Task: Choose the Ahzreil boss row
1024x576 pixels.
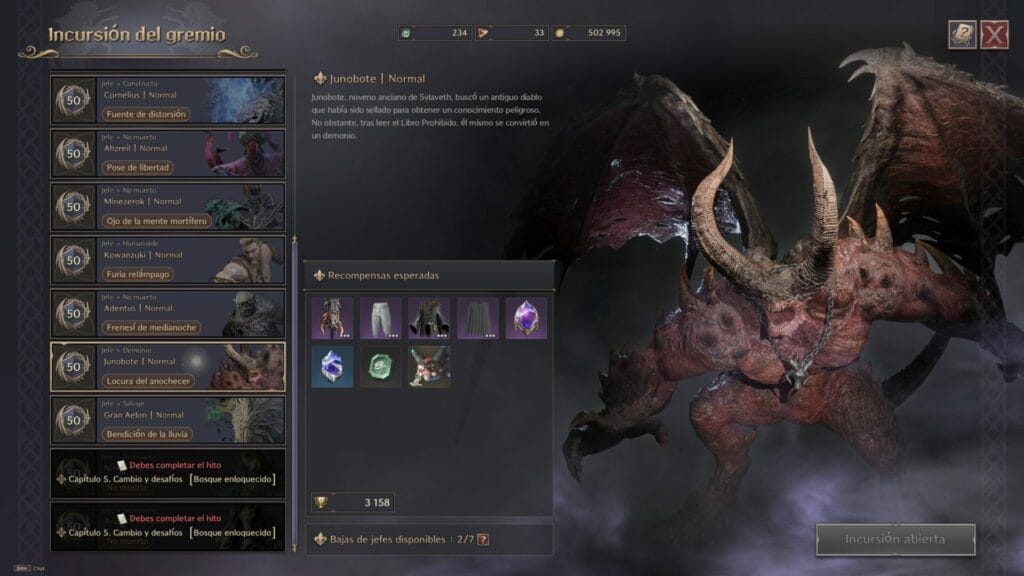Action: point(167,153)
